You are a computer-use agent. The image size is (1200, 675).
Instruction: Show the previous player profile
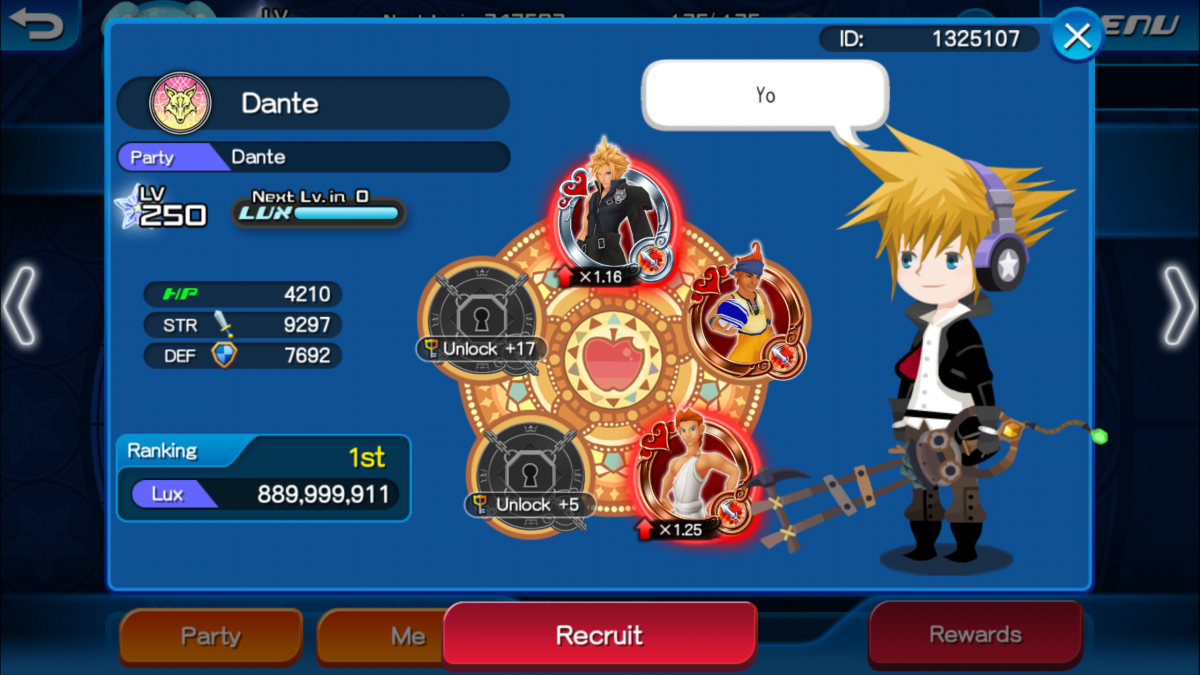pyautogui.click(x=22, y=307)
